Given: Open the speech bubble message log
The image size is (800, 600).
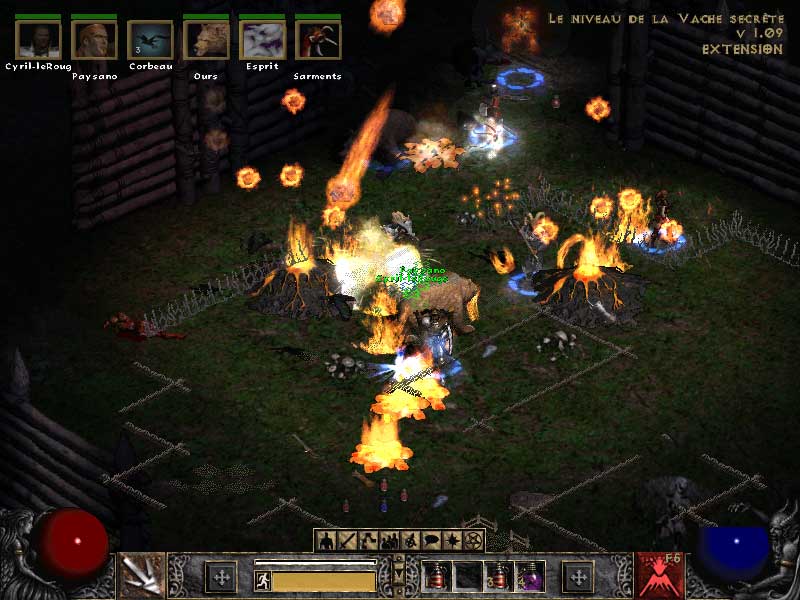Looking at the screenshot, I should 432,541.
